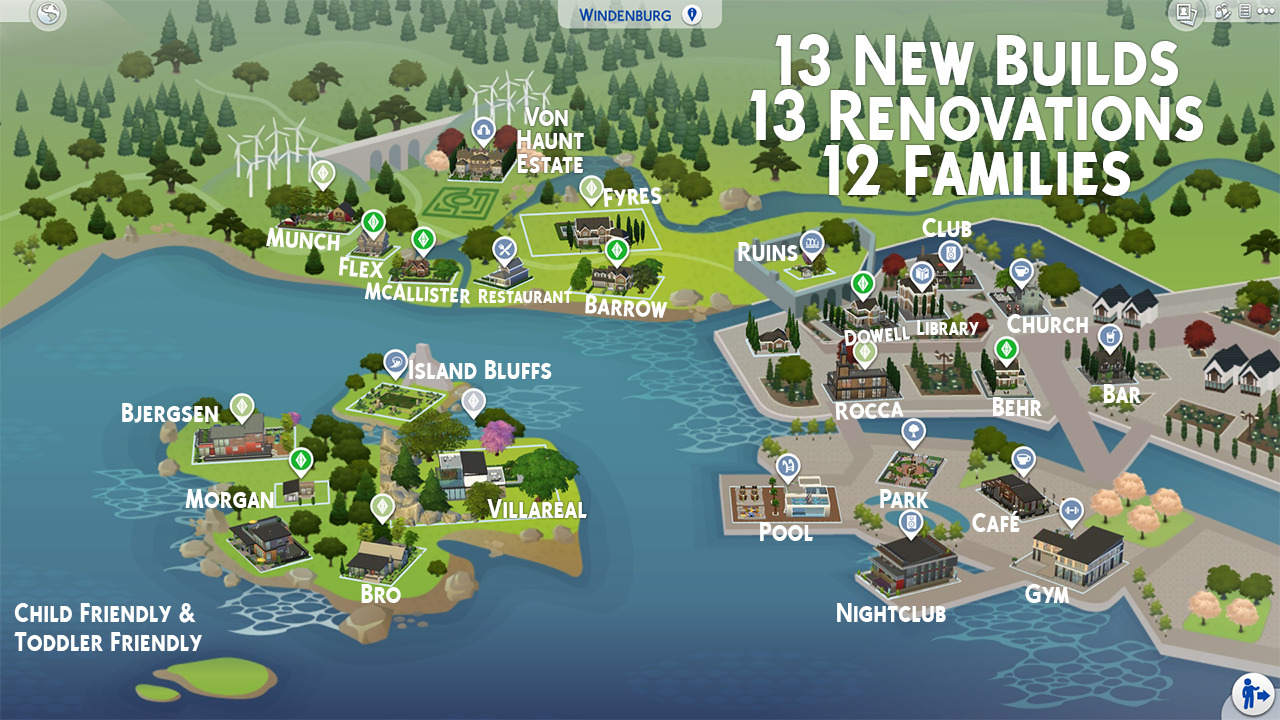Pick the Fyres lot marker
The height and width of the screenshot is (720, 1280).
pyautogui.click(x=592, y=188)
